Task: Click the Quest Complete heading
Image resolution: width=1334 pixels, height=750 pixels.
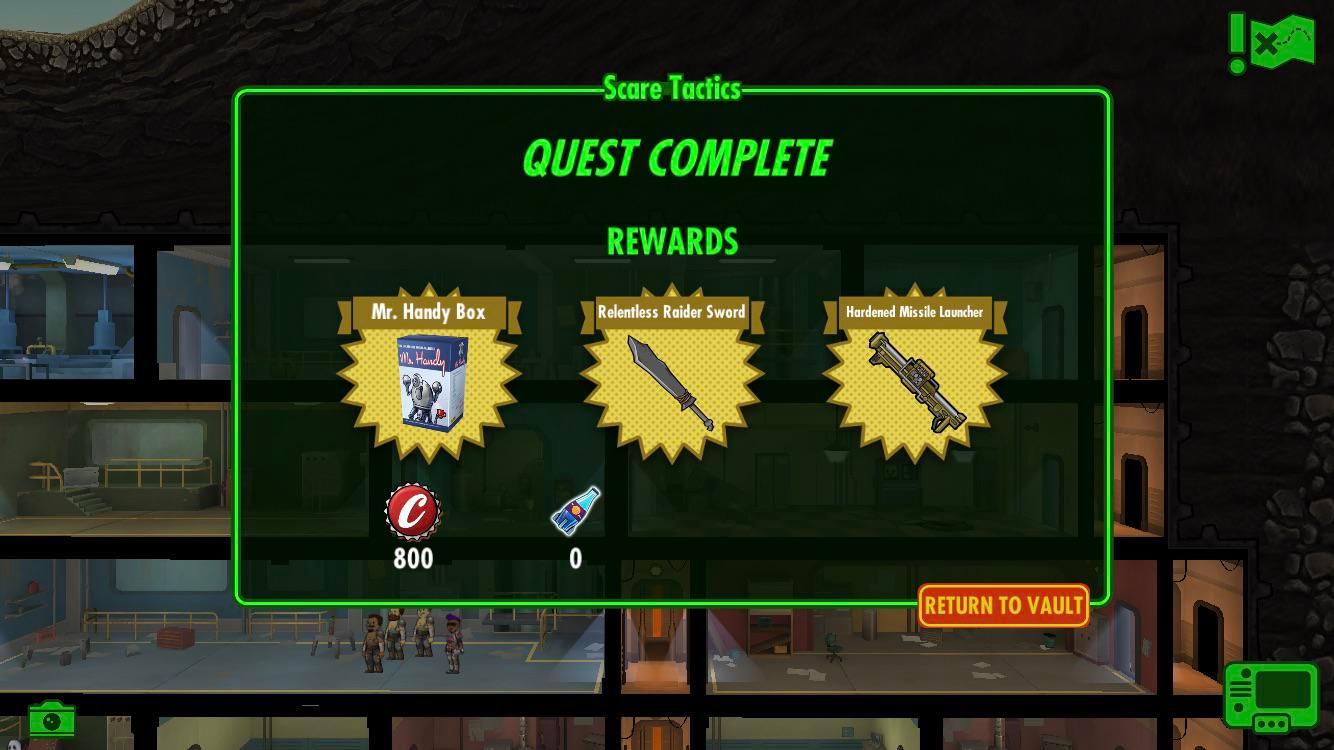Action: (671, 157)
